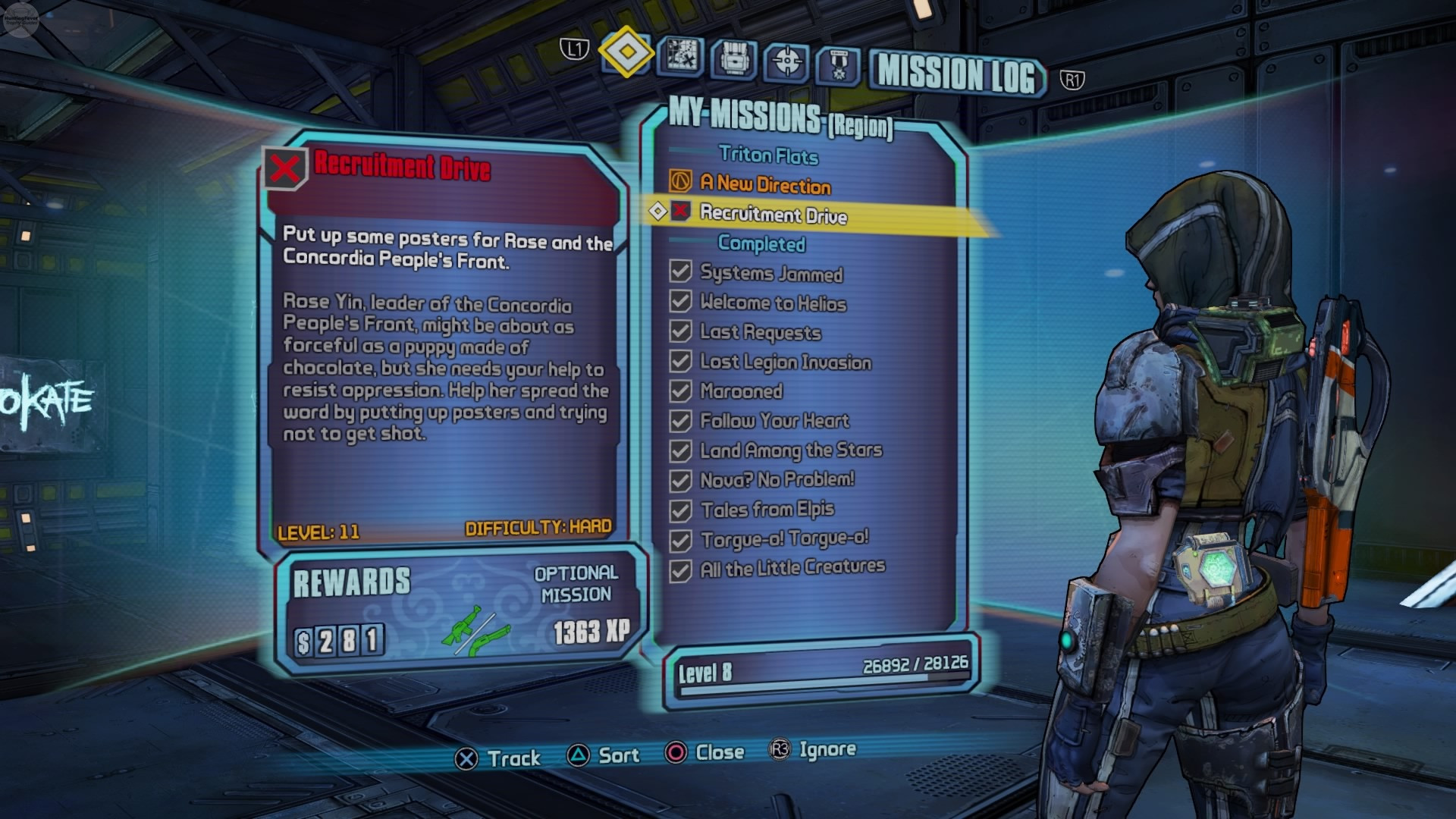Choose the Nova? No Problem! mission
1456x819 pixels.
point(777,480)
